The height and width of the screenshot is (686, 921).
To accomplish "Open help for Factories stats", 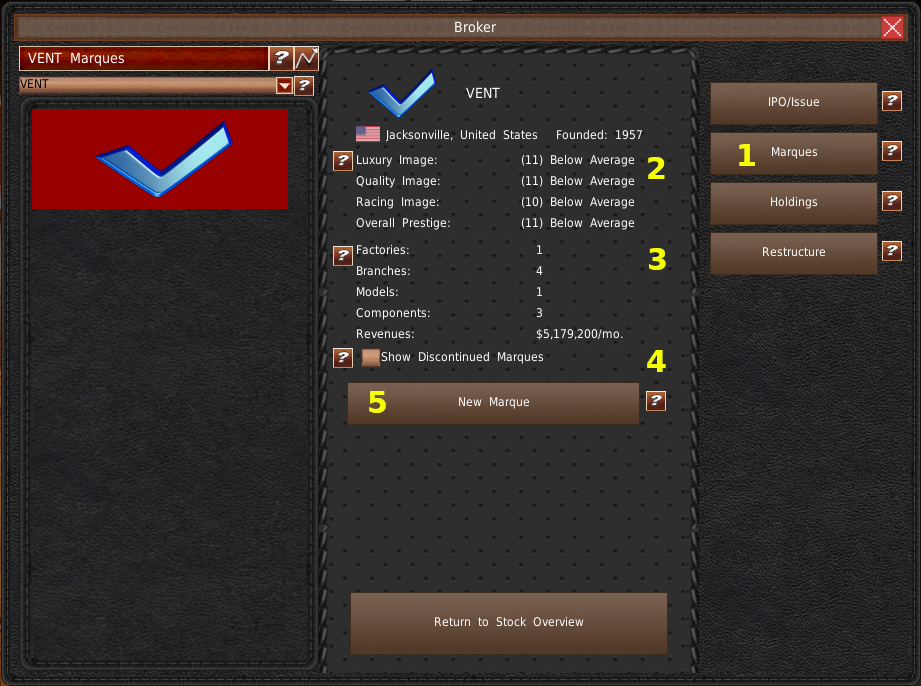I will [x=342, y=256].
